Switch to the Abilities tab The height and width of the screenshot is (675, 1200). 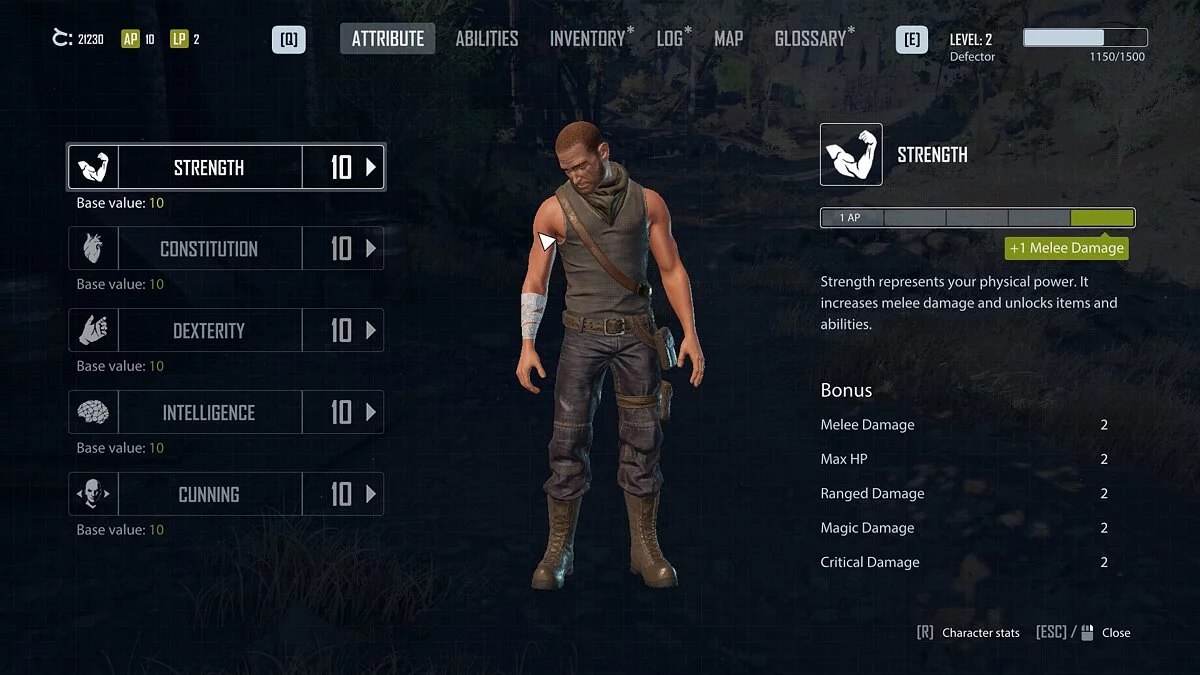click(487, 39)
